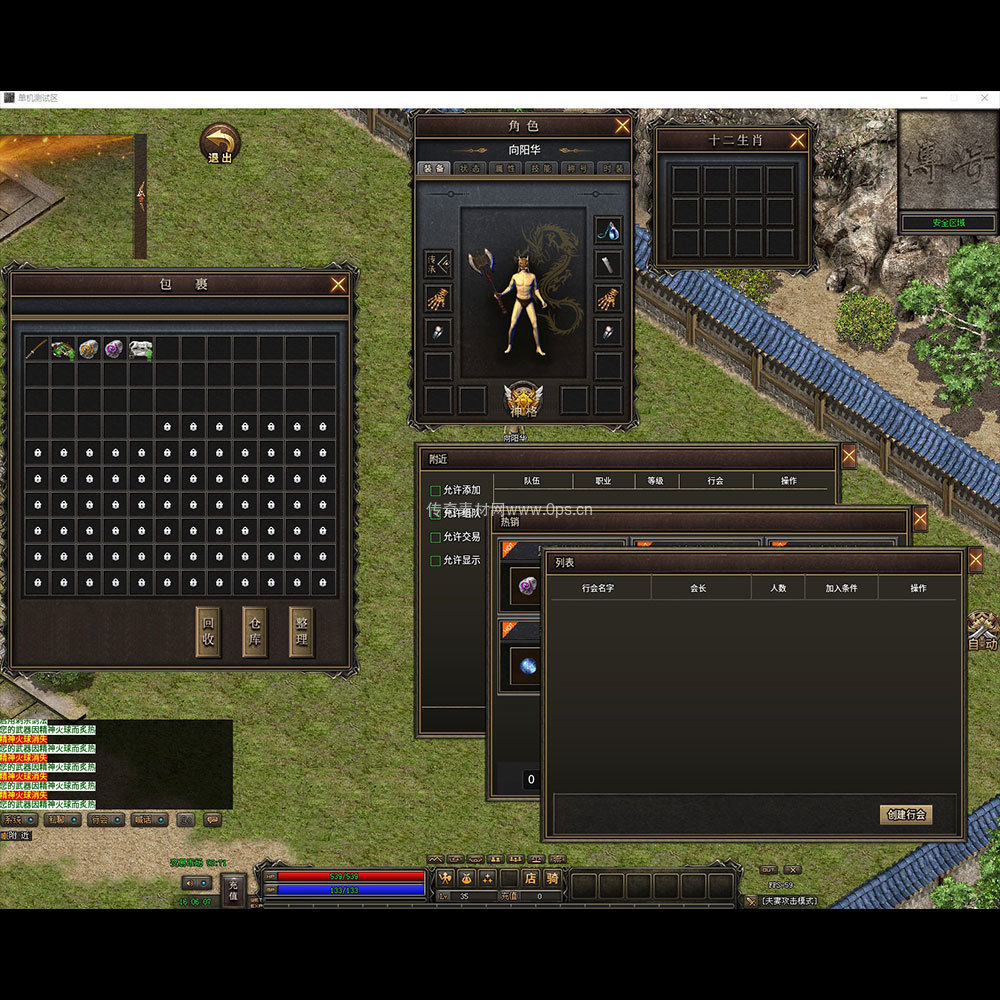Close the 包裹 inventory window
This screenshot has height=1000, width=1000.
click(338, 285)
